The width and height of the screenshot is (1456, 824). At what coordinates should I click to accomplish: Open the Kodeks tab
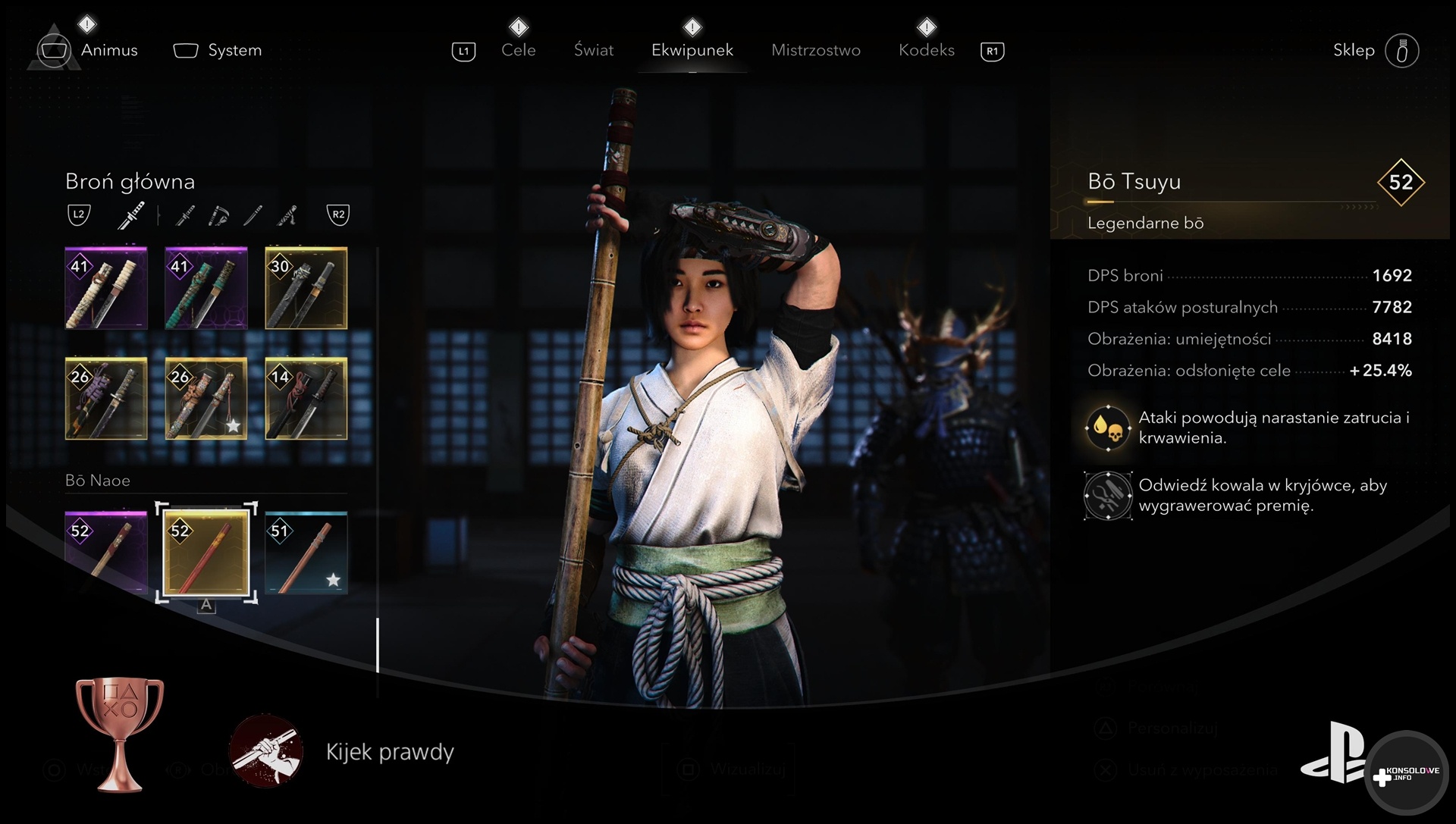[926, 50]
